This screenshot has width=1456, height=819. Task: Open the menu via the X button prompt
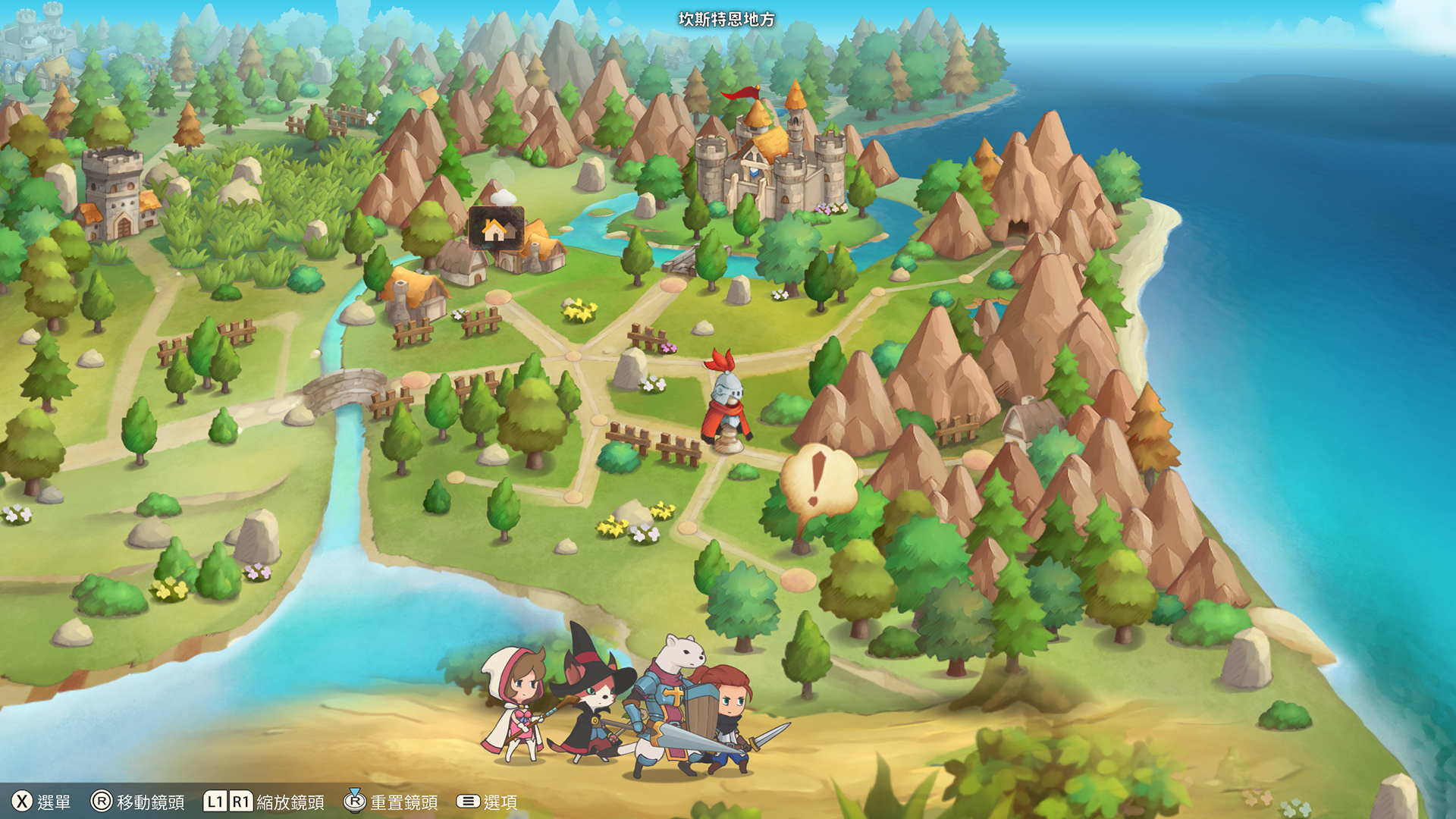pyautogui.click(x=23, y=801)
